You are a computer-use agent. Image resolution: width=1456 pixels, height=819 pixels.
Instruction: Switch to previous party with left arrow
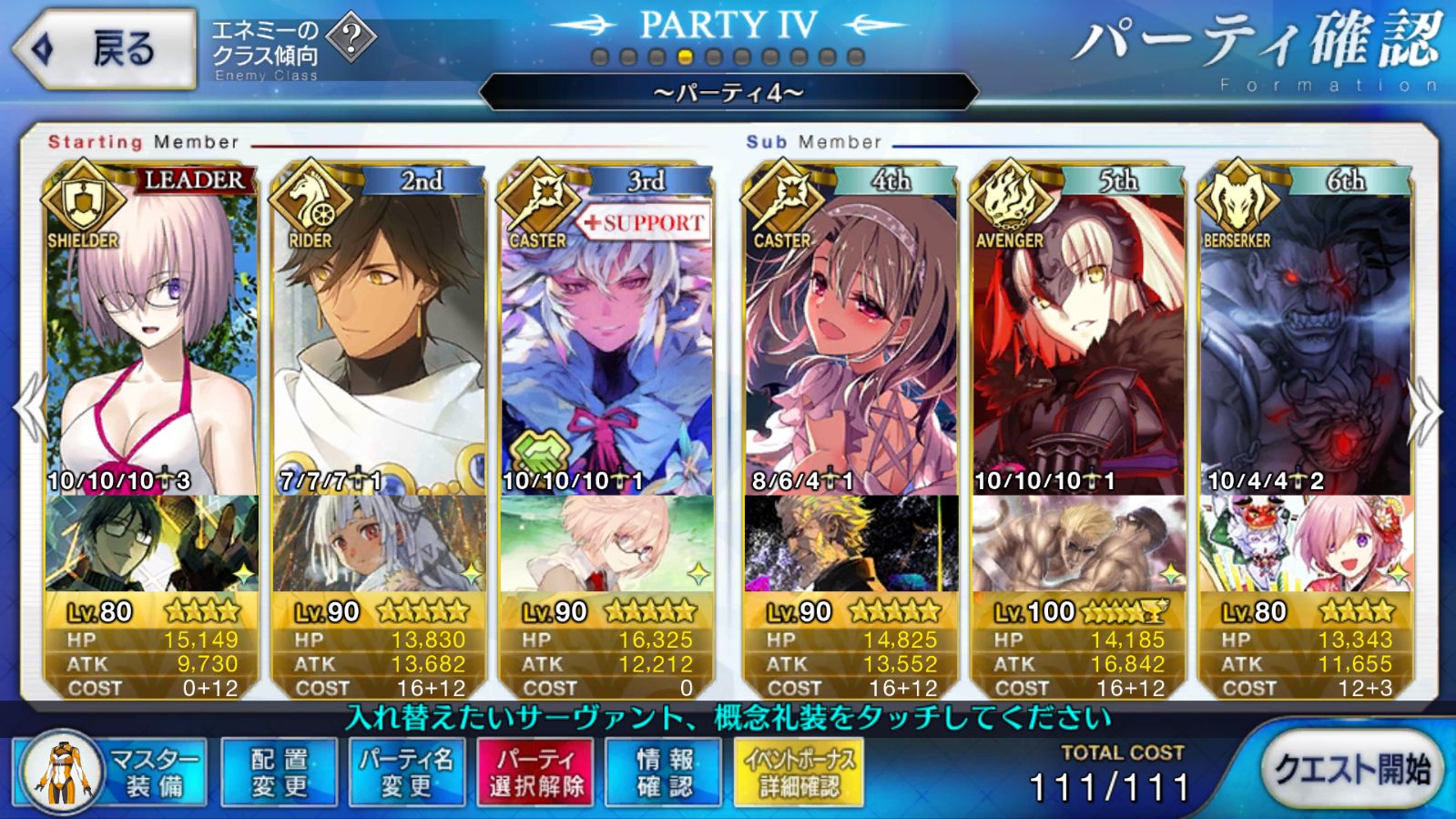[x=31, y=410]
